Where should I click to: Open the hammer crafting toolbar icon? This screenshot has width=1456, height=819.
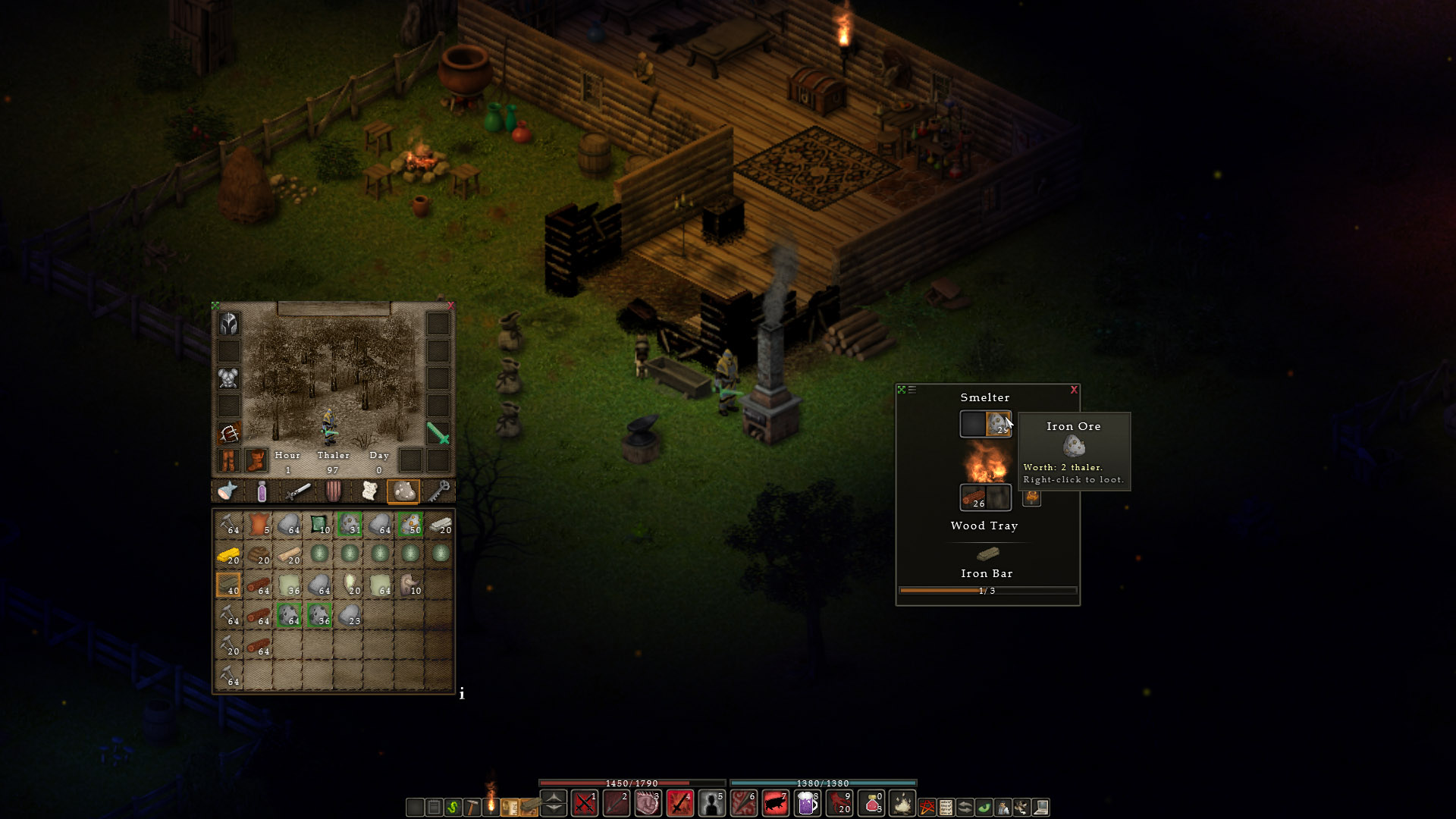click(x=472, y=807)
